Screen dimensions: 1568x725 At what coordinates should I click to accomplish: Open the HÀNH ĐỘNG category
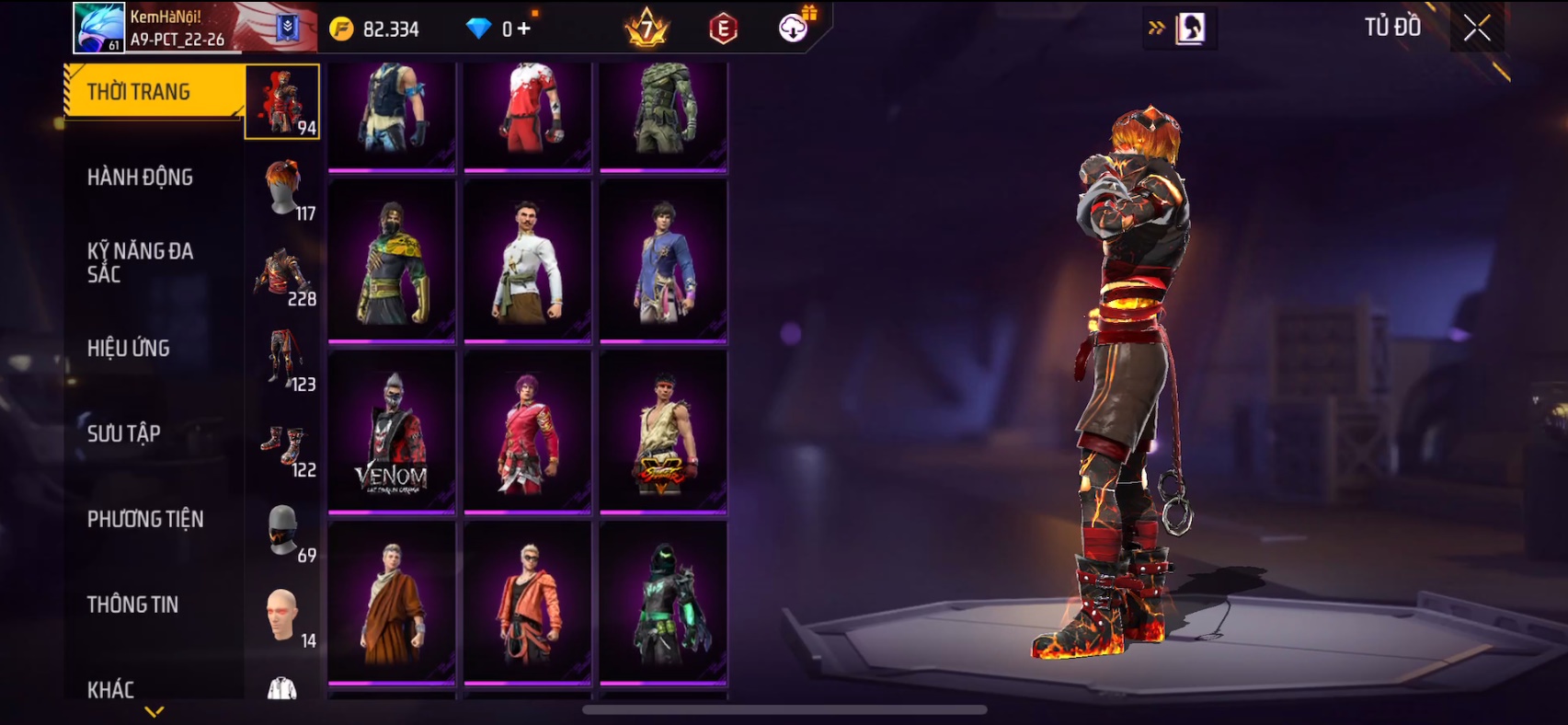[x=141, y=177]
